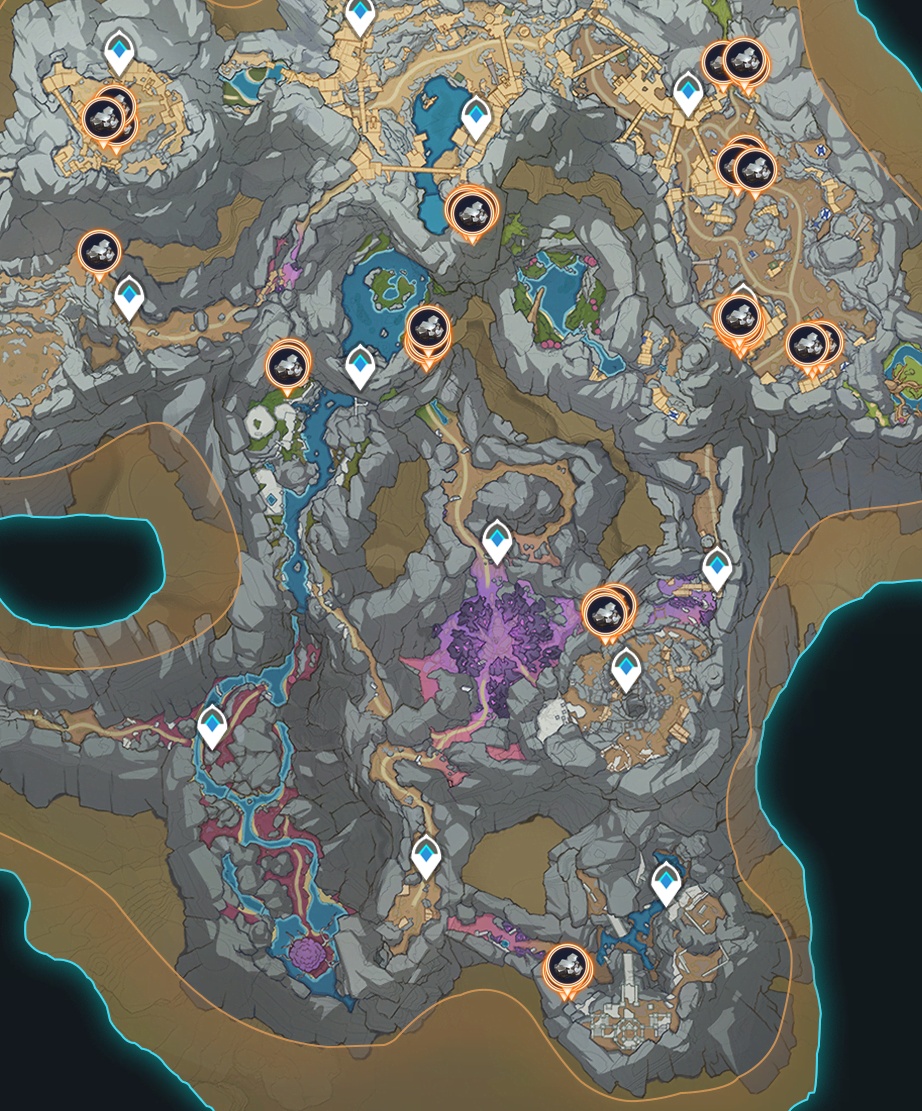Select the waypoint cut off at the top edge
This screenshot has height=1111, width=922.
(360, 14)
